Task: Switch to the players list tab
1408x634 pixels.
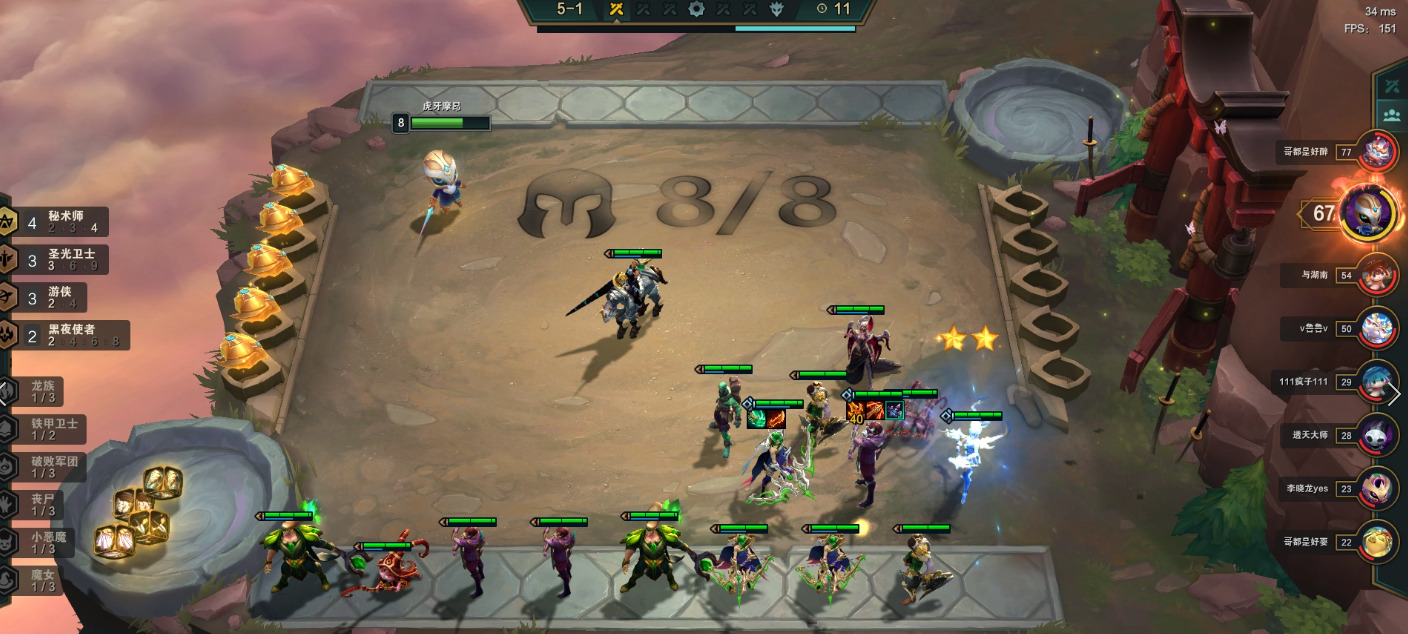Action: pyautogui.click(x=1391, y=114)
